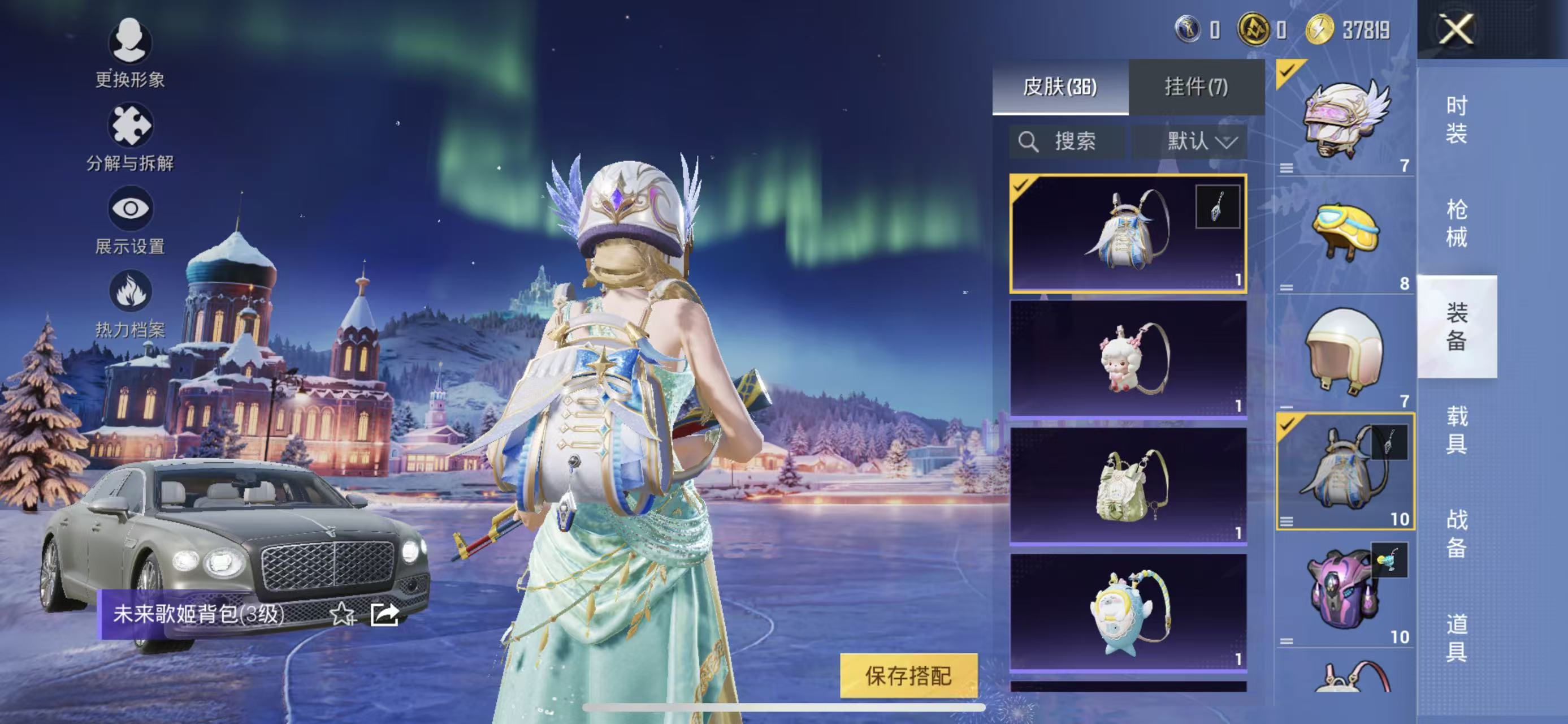Click the 搜索 search field
The image size is (1568, 724).
coord(1067,142)
